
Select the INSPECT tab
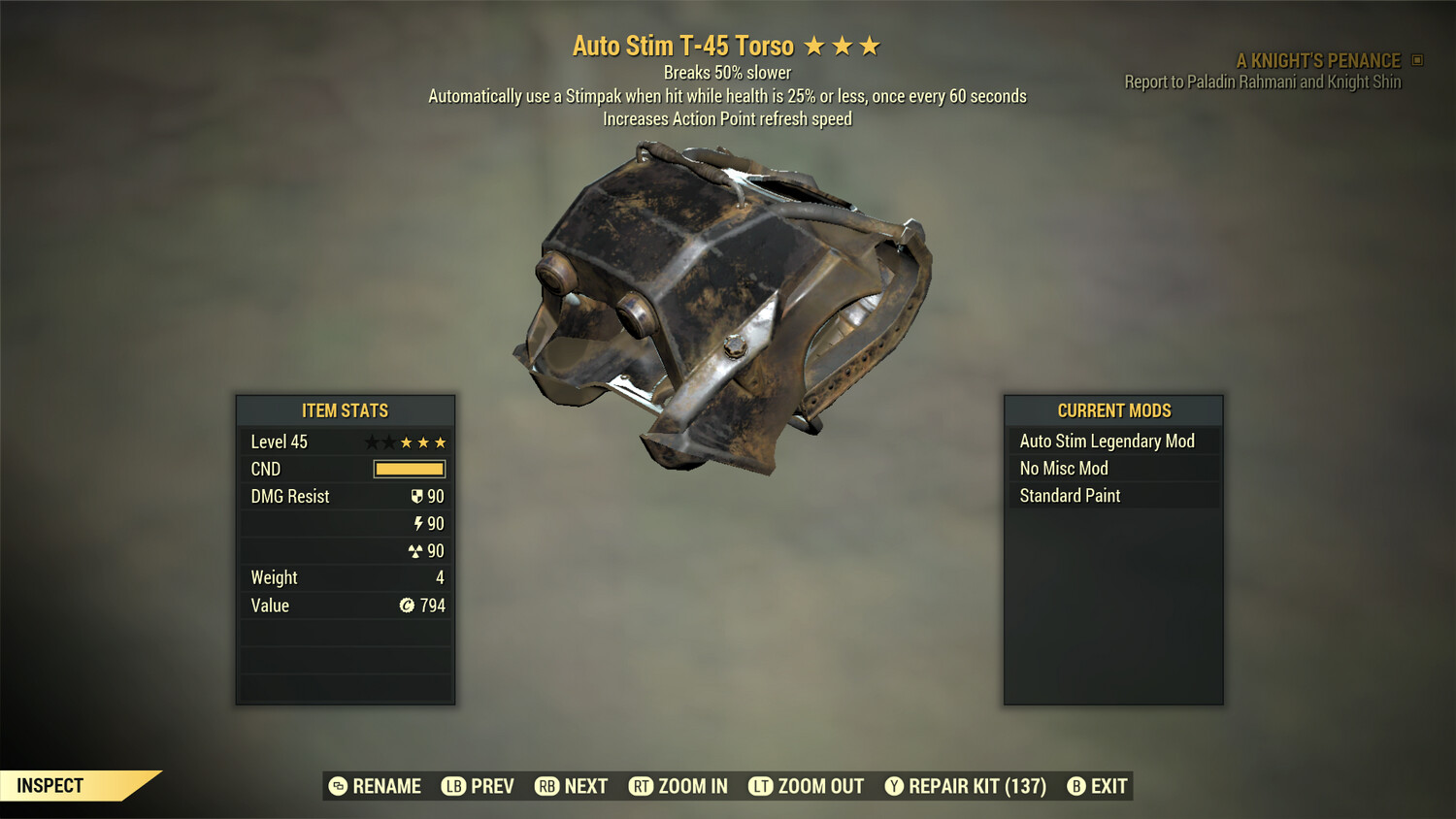(50, 785)
